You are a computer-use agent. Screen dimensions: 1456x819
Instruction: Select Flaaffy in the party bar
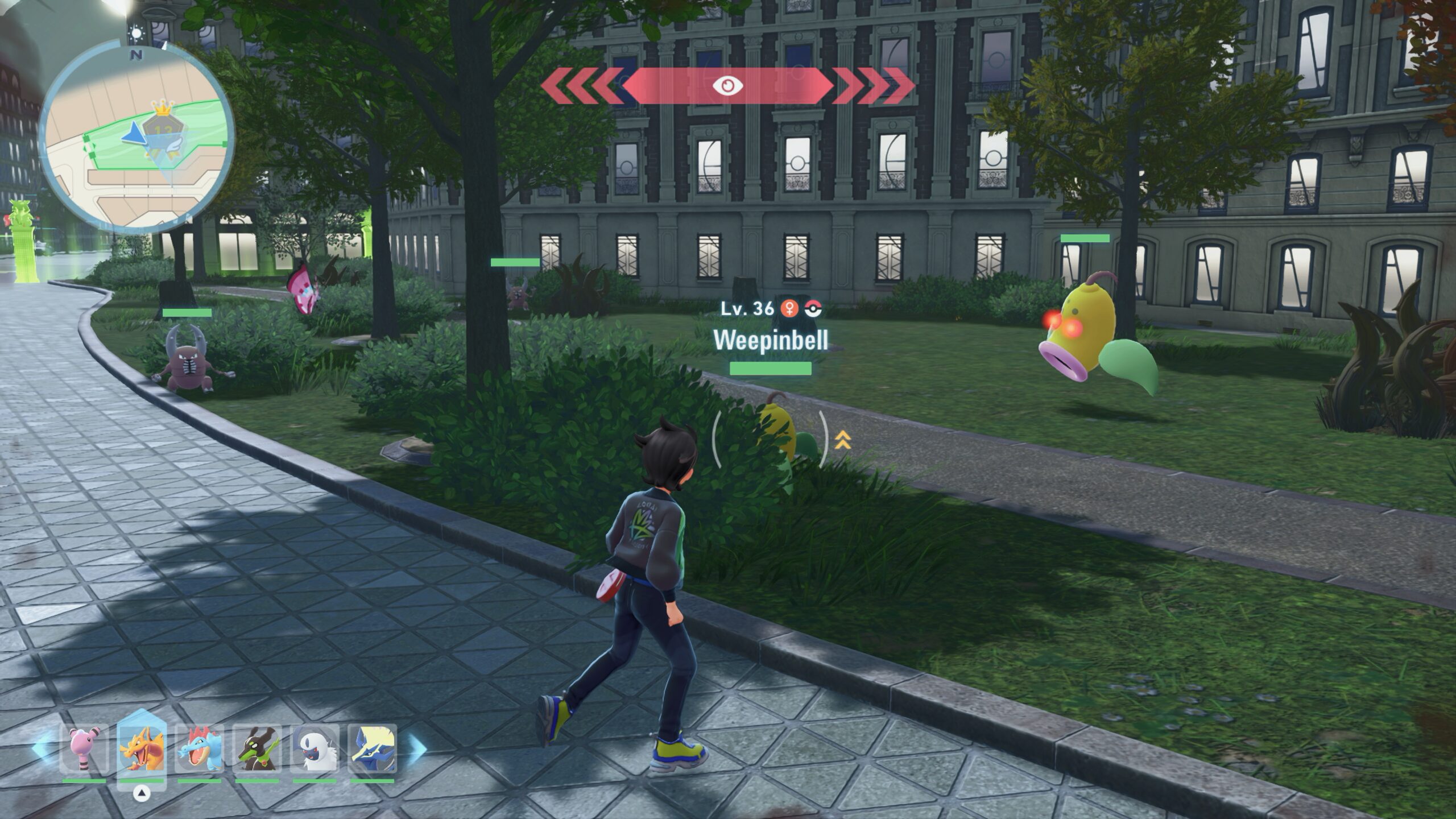tap(84, 749)
